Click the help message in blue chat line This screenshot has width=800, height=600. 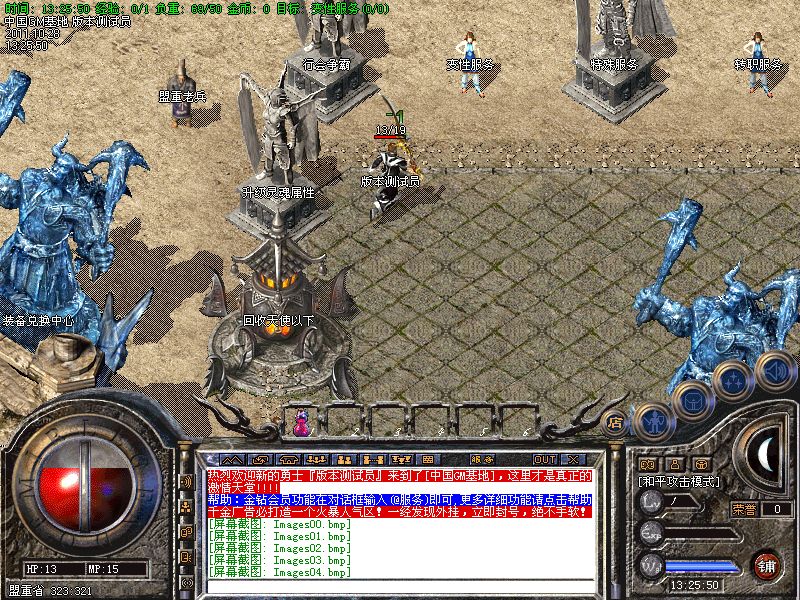point(399,497)
